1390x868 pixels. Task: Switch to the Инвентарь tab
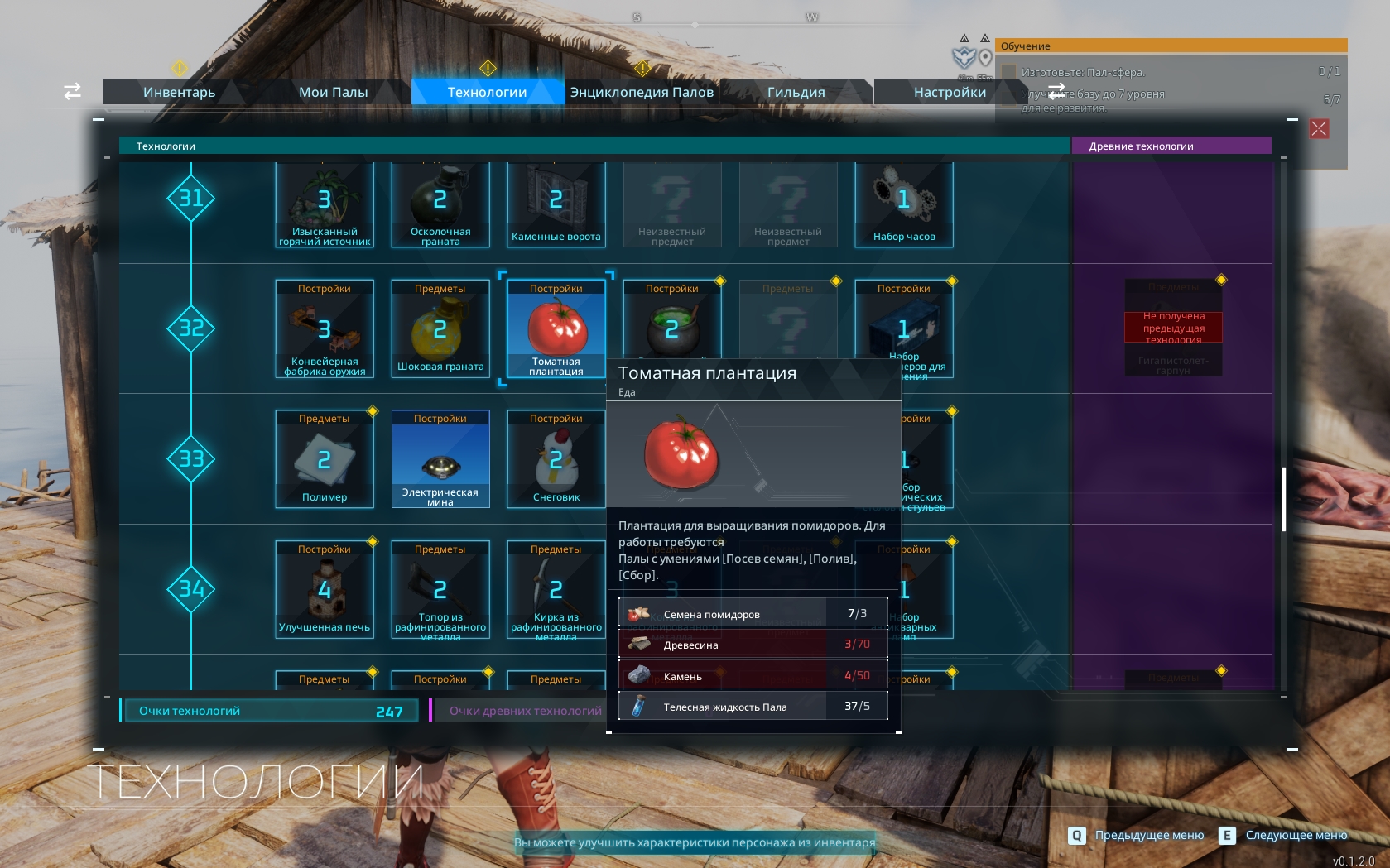point(179,92)
